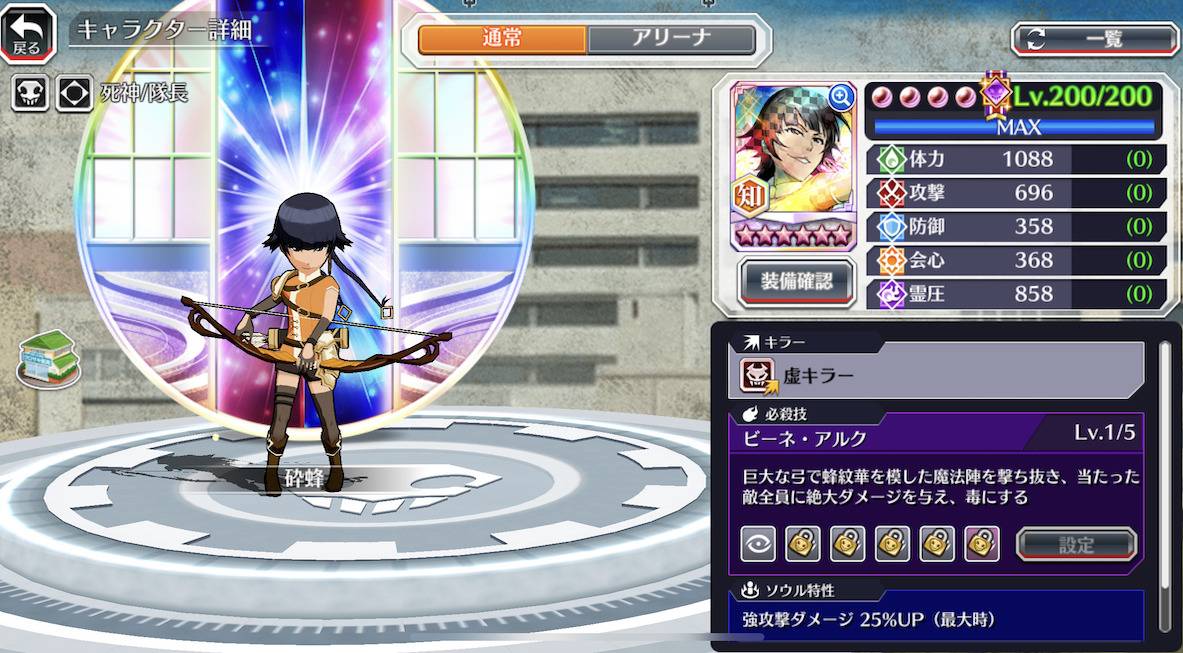Select the 虚キラー killer trait
Screen dimensions: 1183x653
pos(940,375)
